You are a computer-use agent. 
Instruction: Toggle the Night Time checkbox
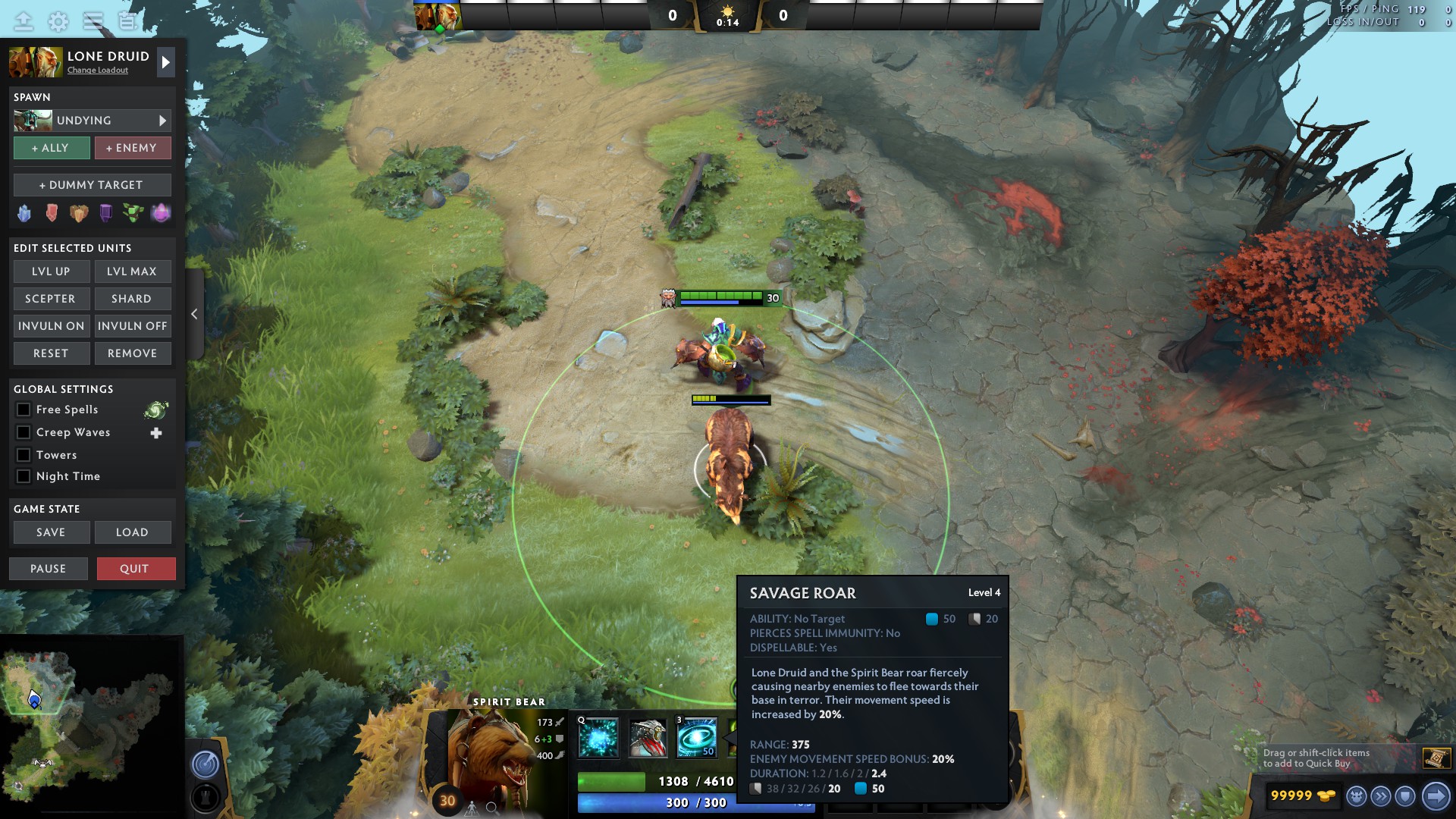pyautogui.click(x=24, y=476)
